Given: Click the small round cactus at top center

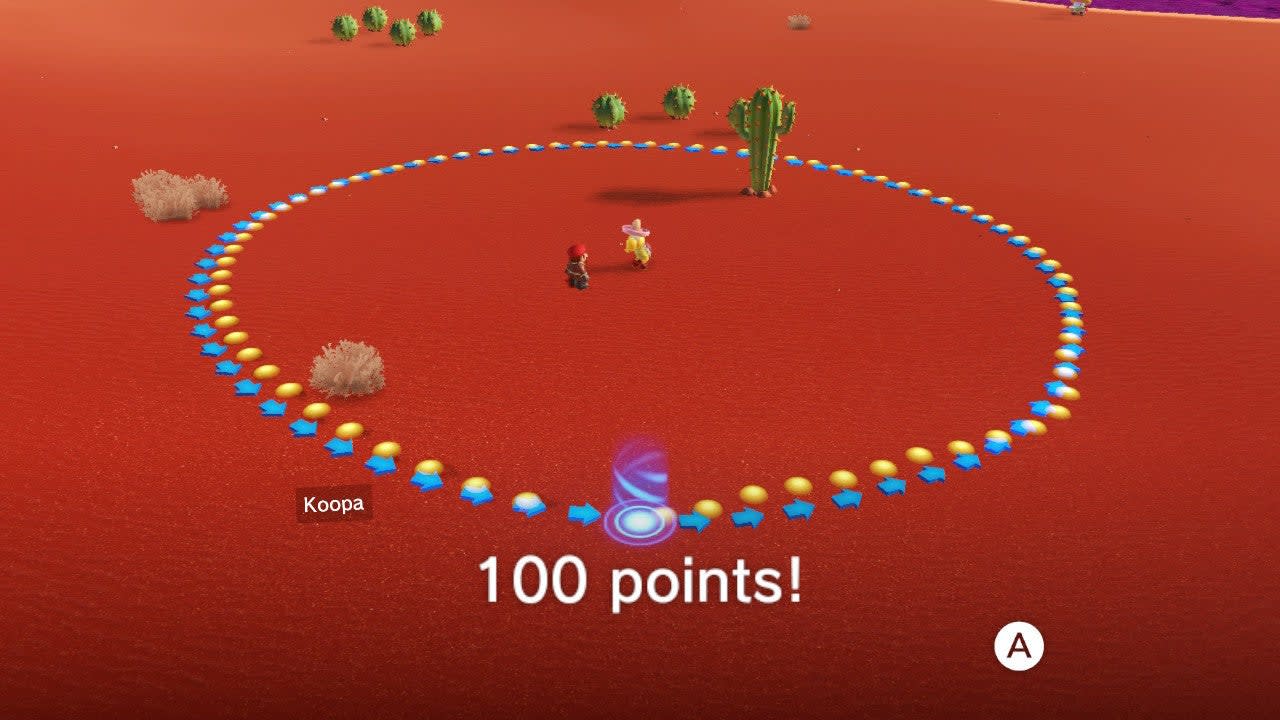Looking at the screenshot, I should (612, 110).
